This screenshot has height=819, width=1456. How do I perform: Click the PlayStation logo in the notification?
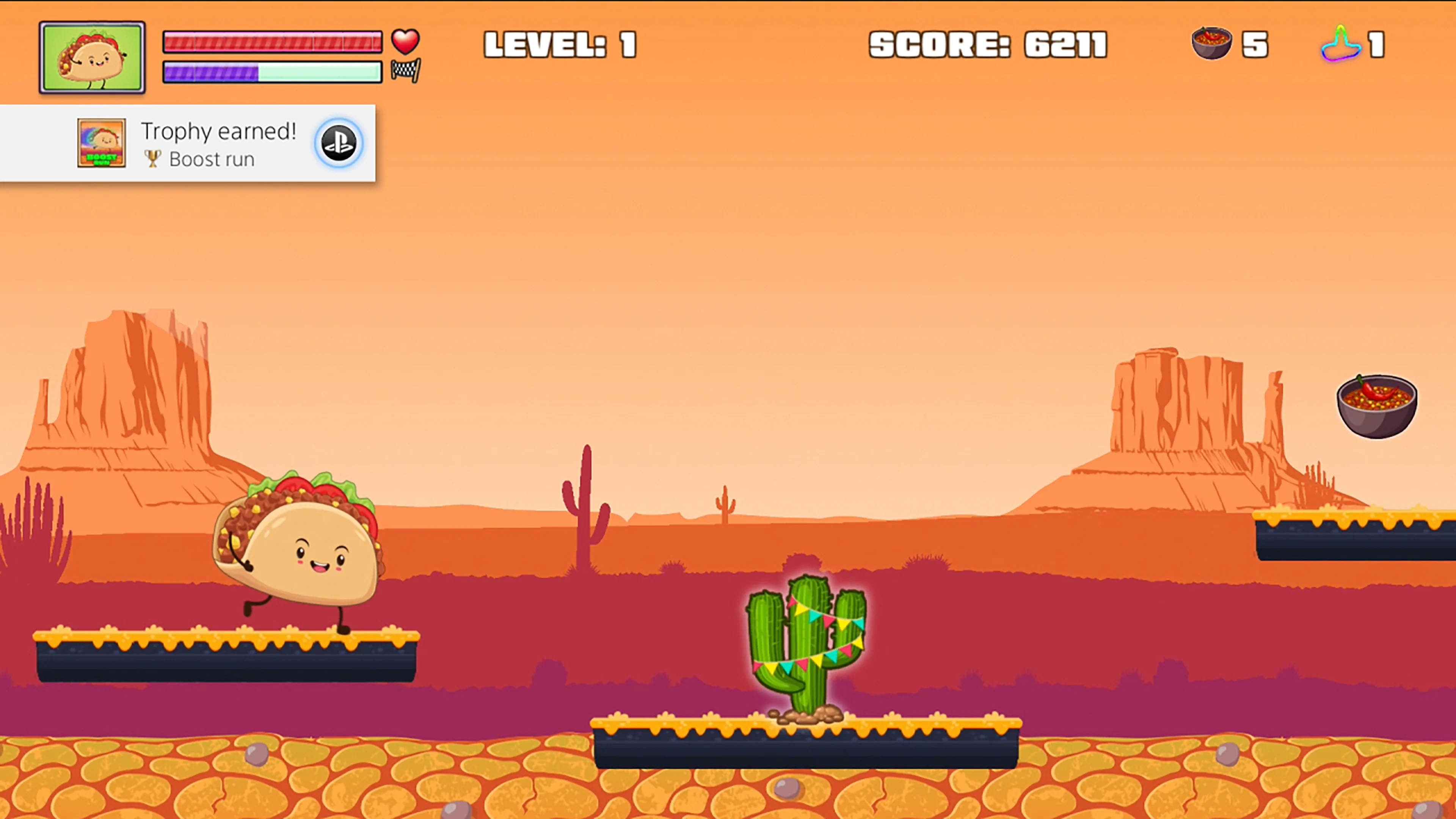(x=339, y=143)
